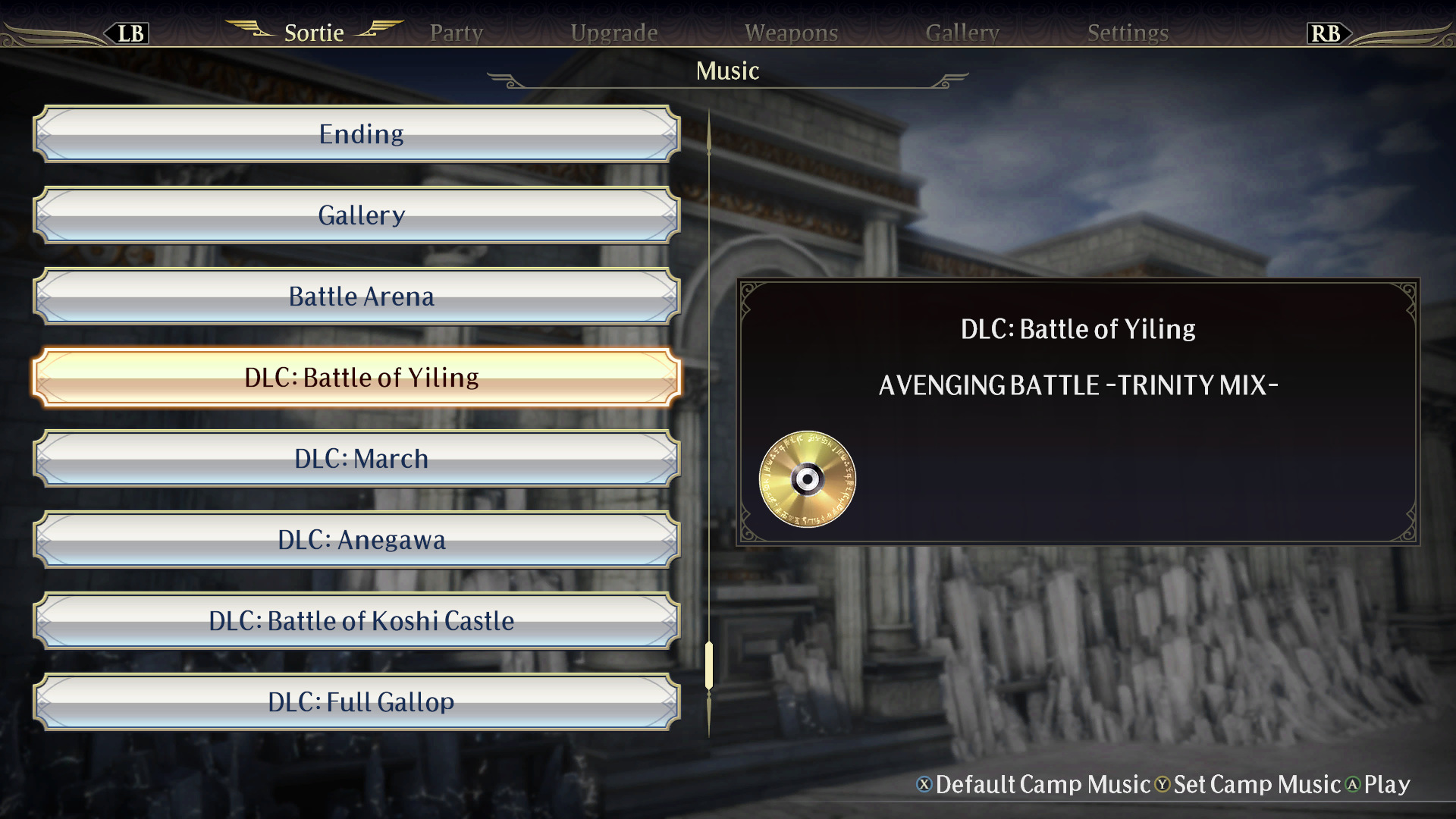
Task: Open the Gallery music category
Action: pos(361,215)
